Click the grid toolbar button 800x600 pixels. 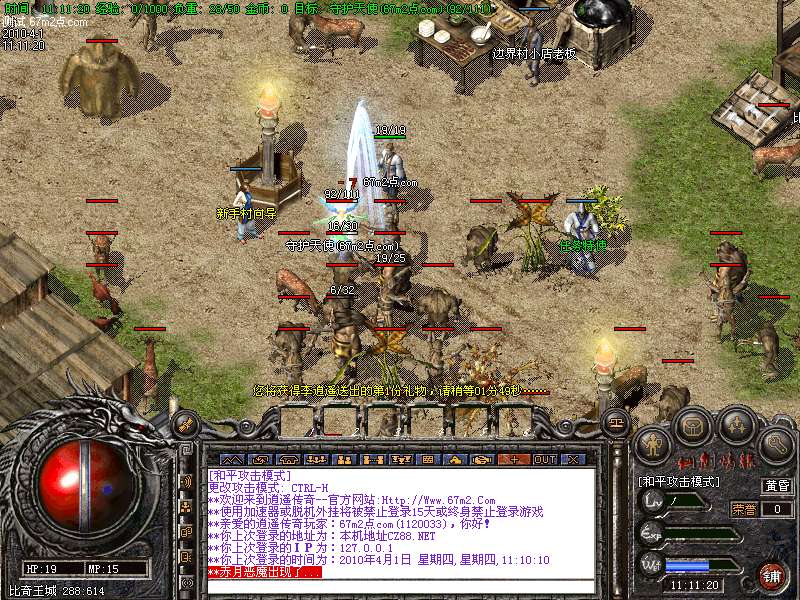pyautogui.click(x=428, y=459)
